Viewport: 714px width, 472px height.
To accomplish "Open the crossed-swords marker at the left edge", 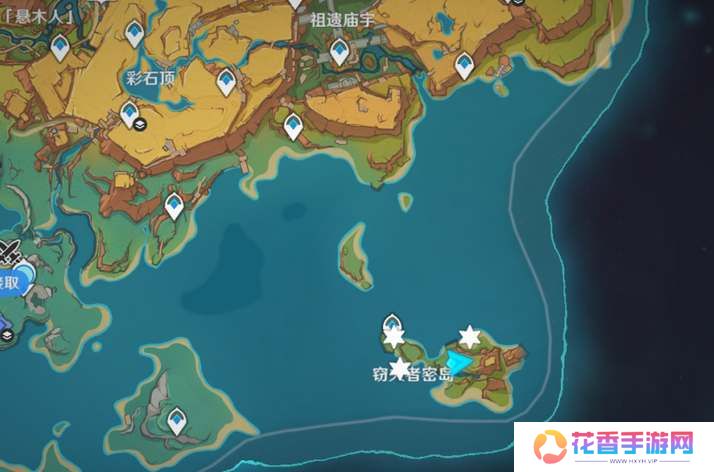I will click(9, 251).
